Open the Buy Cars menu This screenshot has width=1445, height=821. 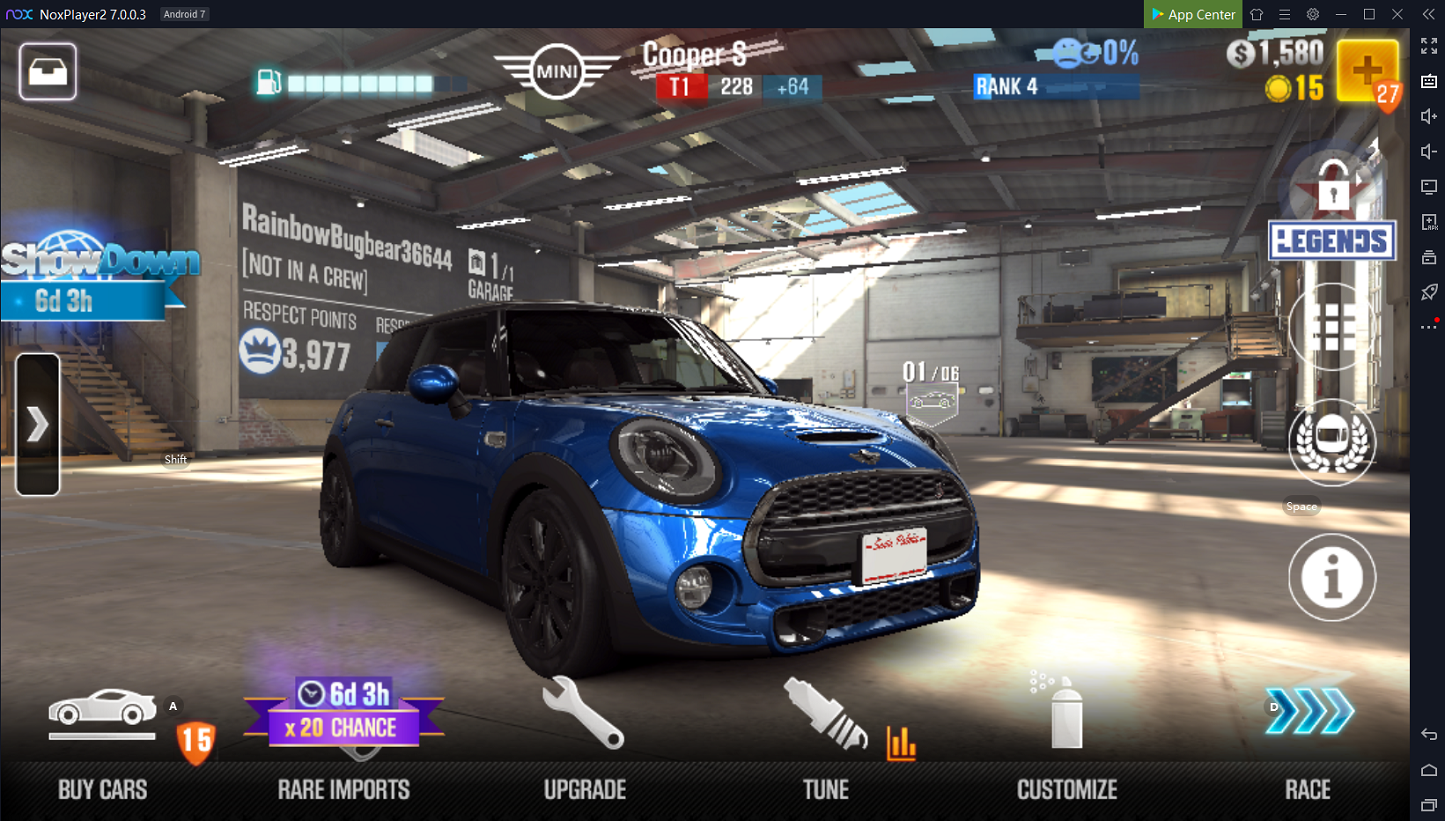click(103, 740)
